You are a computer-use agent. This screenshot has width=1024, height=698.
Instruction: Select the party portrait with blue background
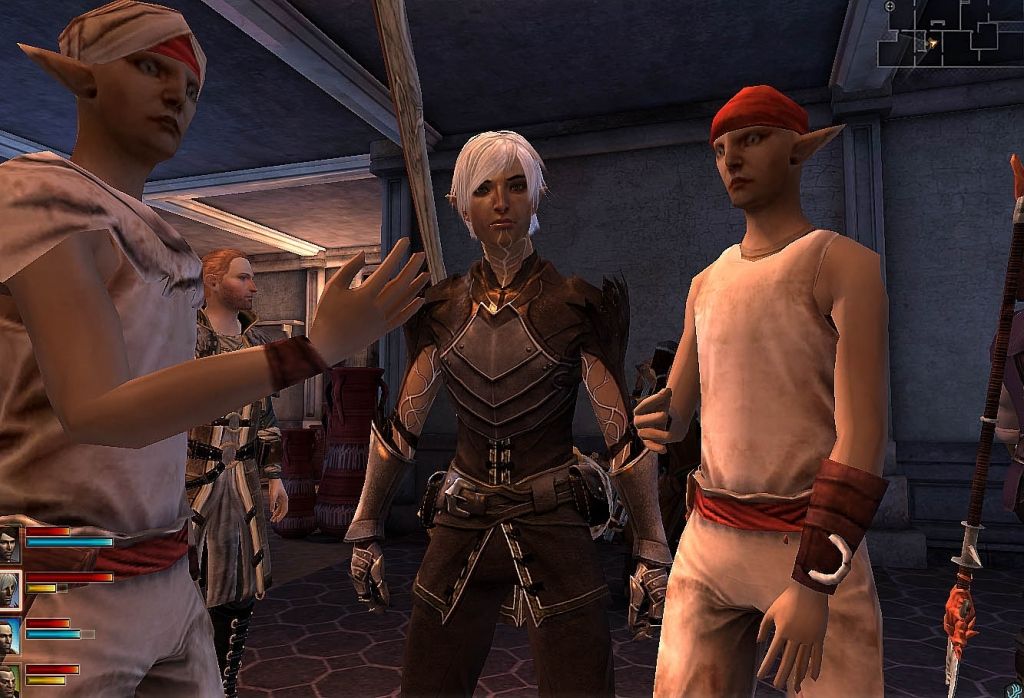[x=9, y=635]
